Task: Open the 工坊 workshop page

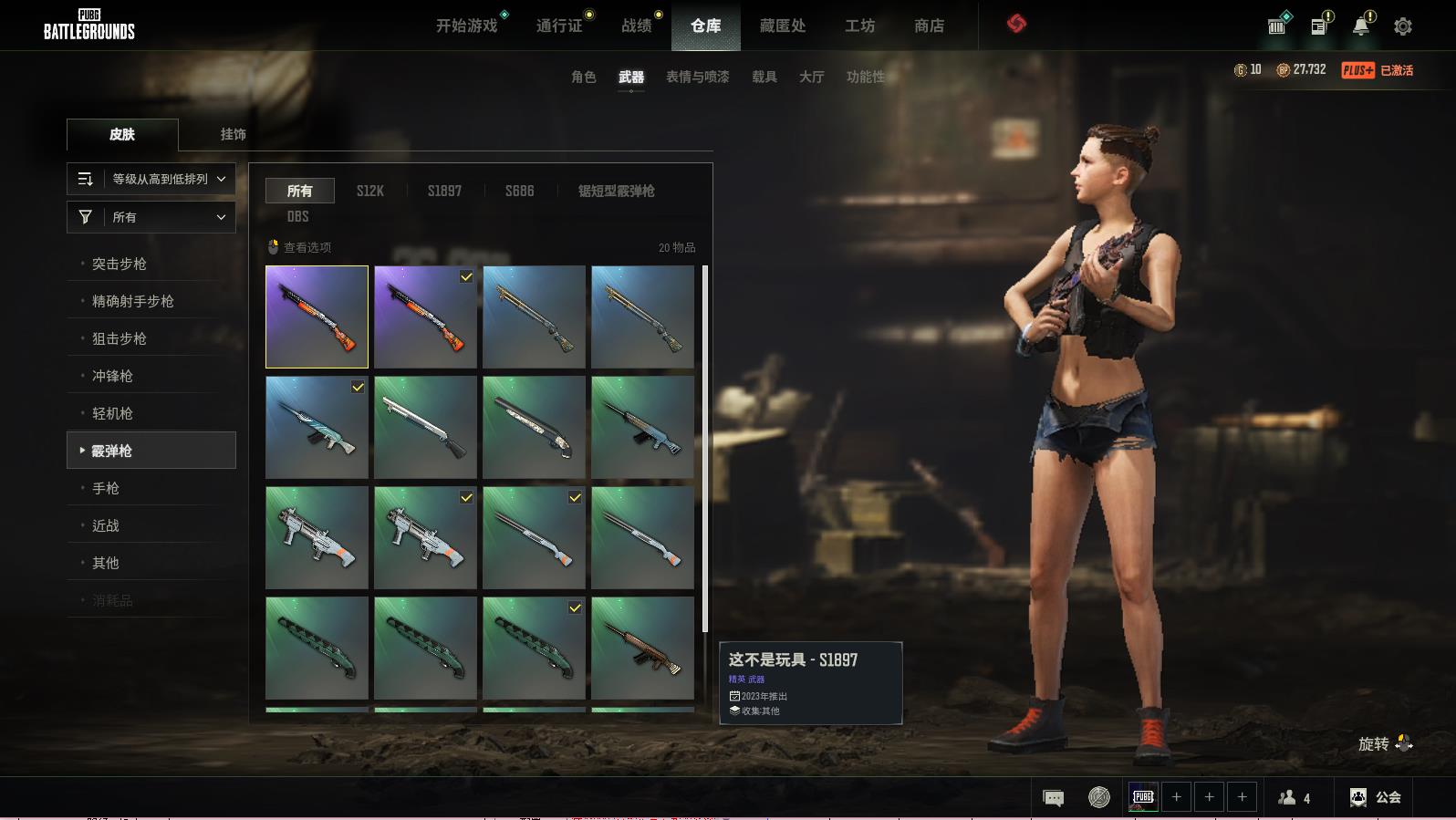Action: 859,26
